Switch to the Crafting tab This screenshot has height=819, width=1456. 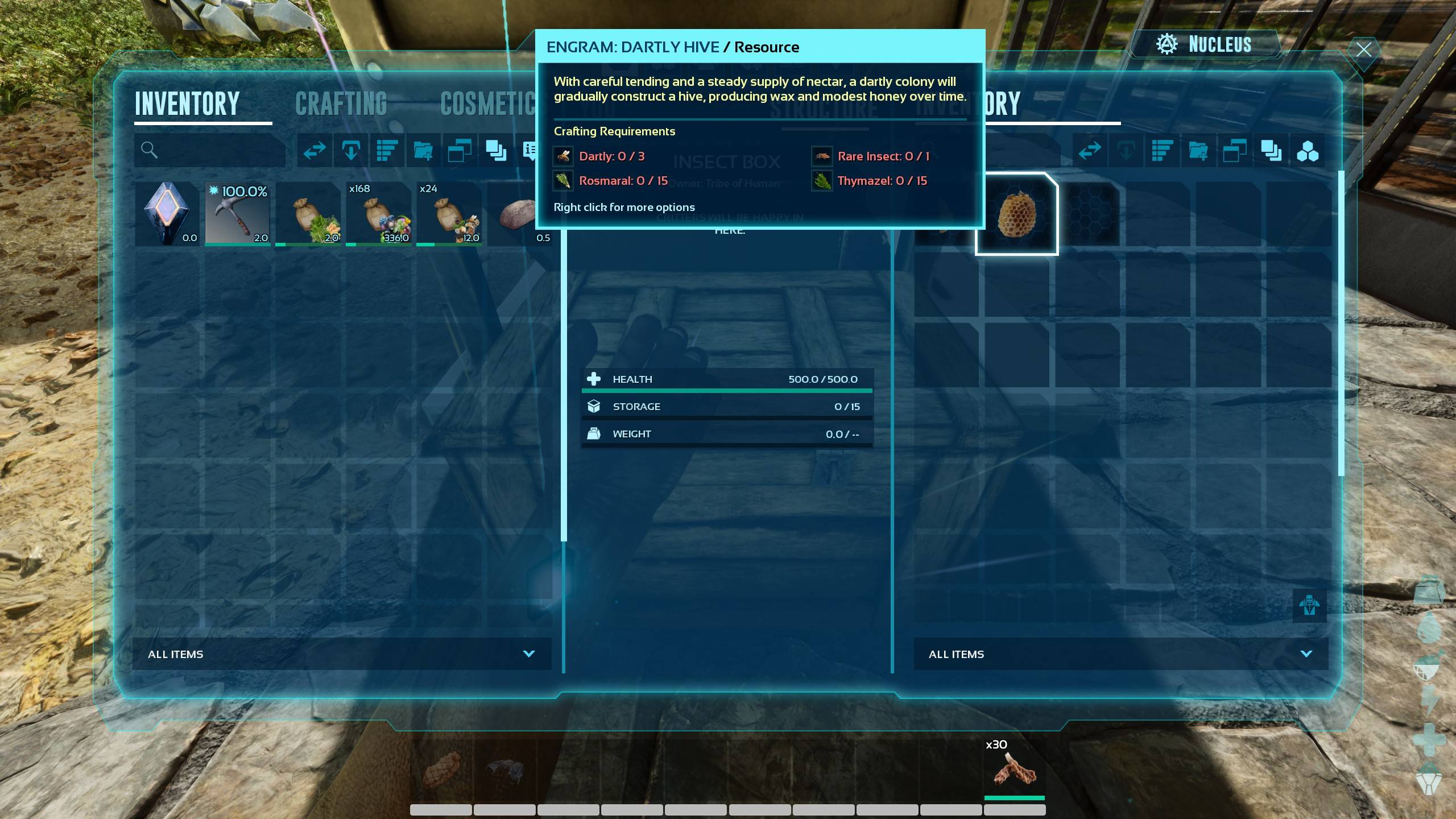(341, 104)
